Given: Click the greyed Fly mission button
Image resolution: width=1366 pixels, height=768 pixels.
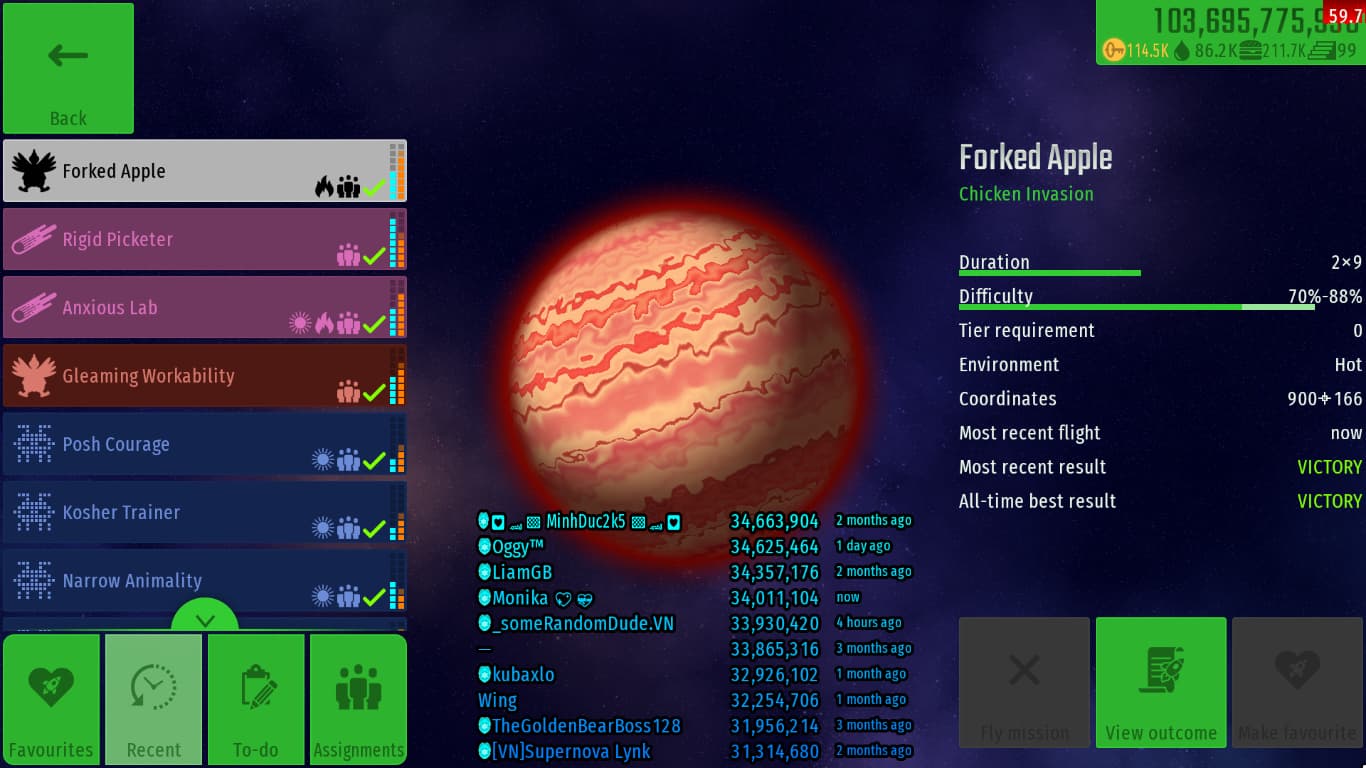Looking at the screenshot, I should coord(1024,682).
